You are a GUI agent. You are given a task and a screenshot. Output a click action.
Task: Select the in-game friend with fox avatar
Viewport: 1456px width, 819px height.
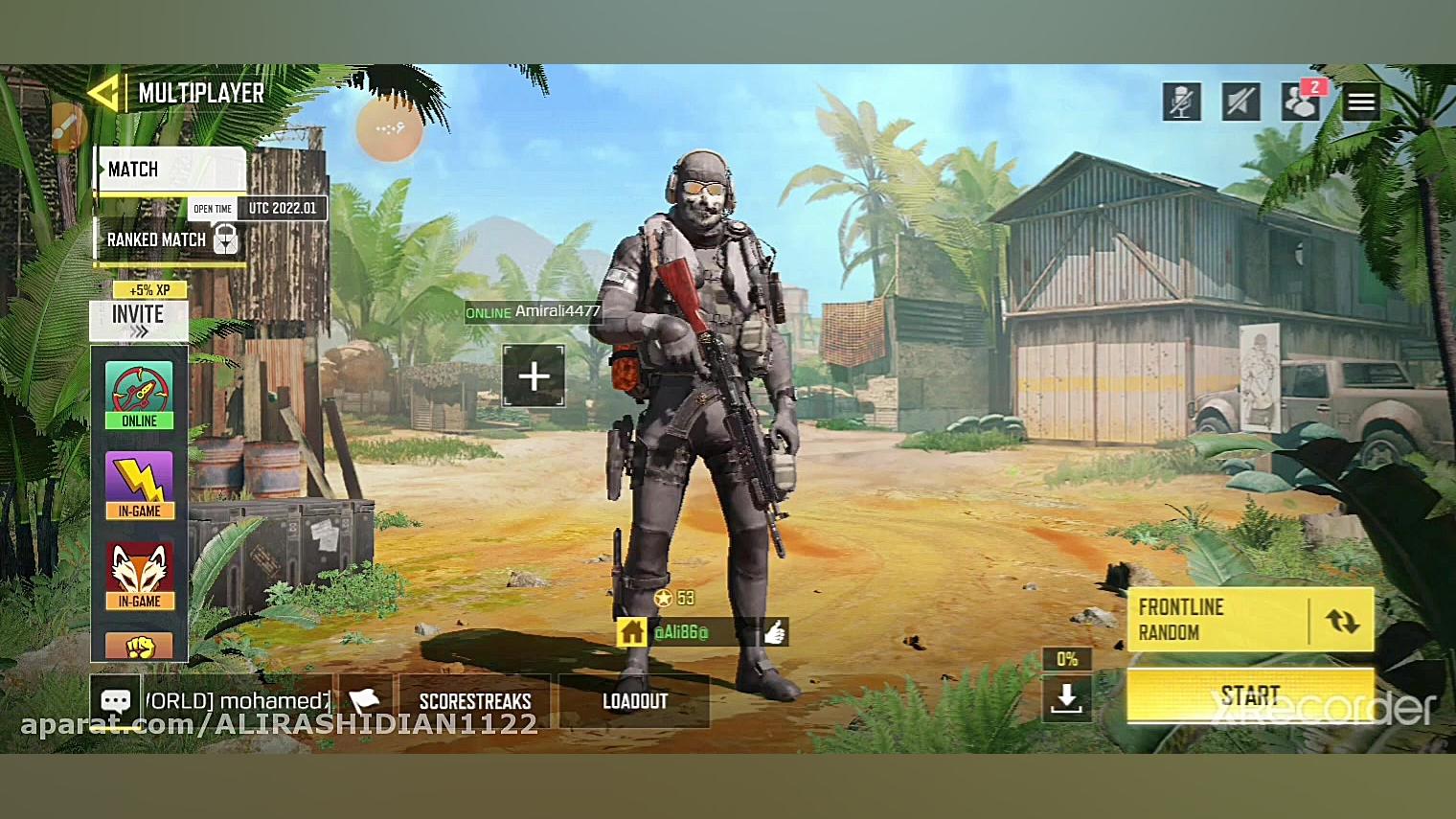coord(139,575)
